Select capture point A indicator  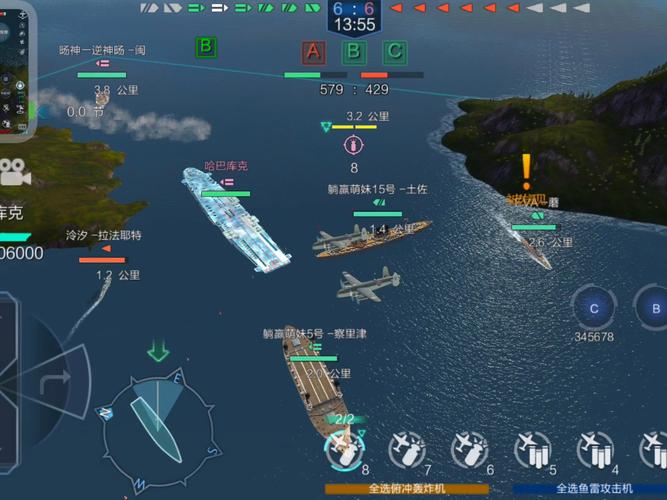[x=314, y=52]
